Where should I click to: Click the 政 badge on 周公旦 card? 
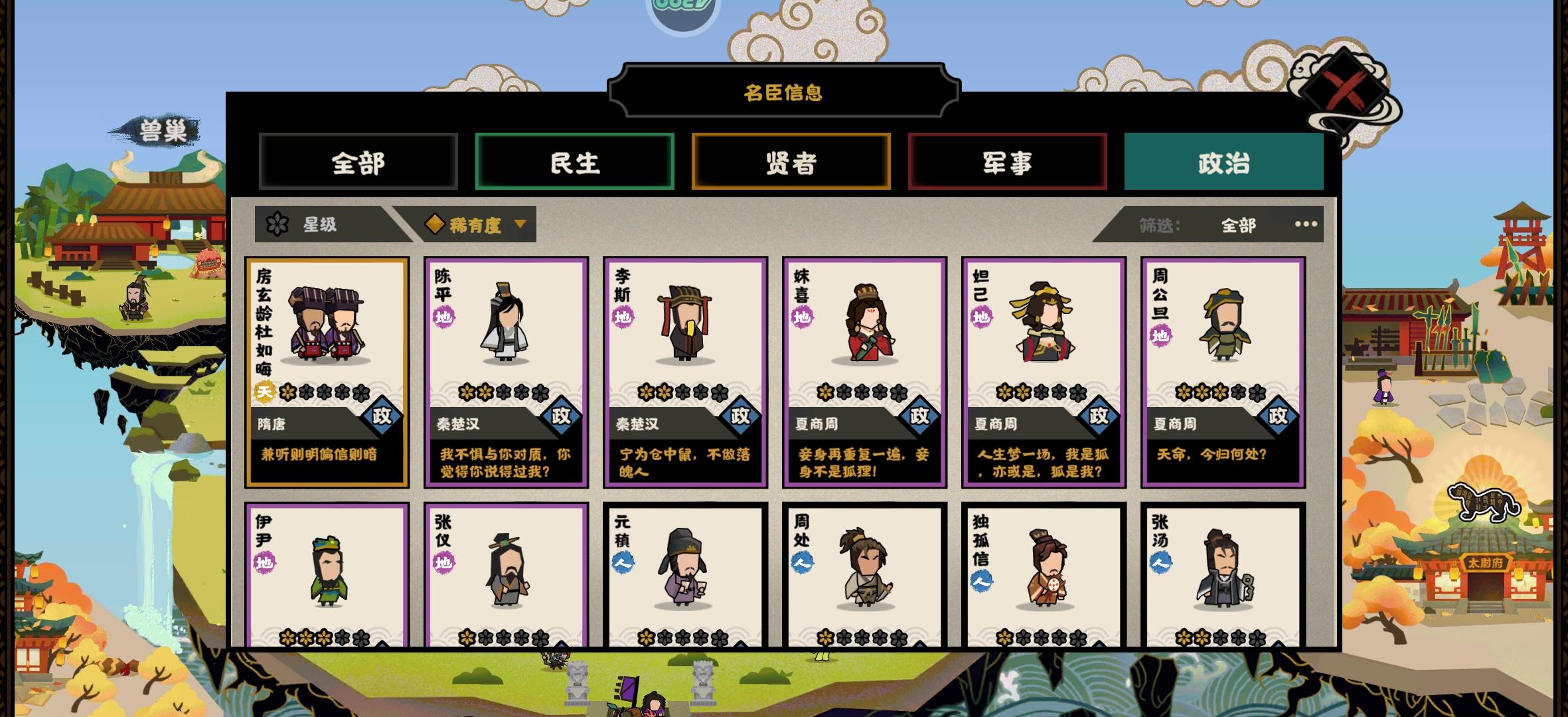point(1280,416)
